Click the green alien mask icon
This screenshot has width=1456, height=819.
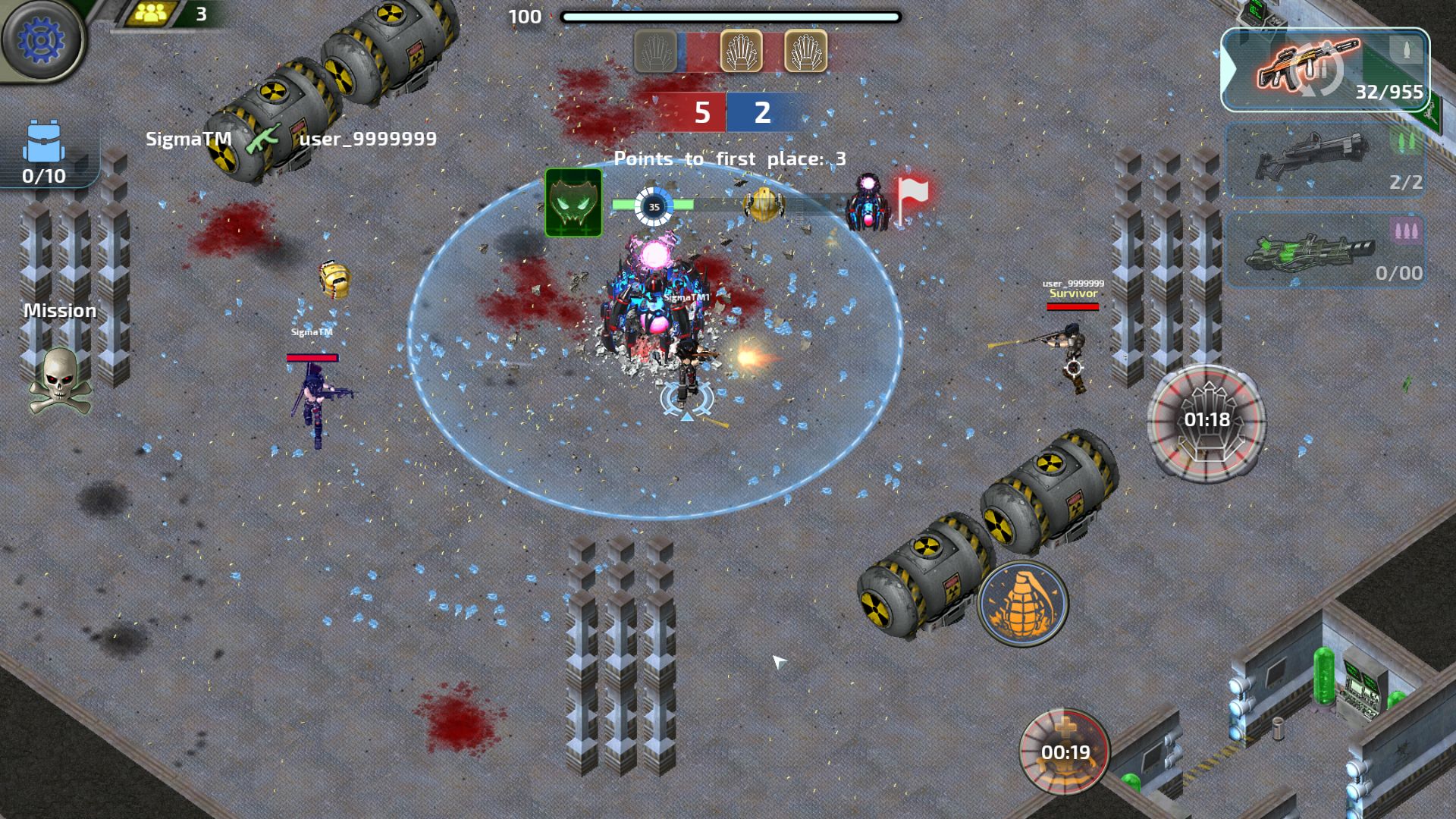pyautogui.click(x=573, y=203)
